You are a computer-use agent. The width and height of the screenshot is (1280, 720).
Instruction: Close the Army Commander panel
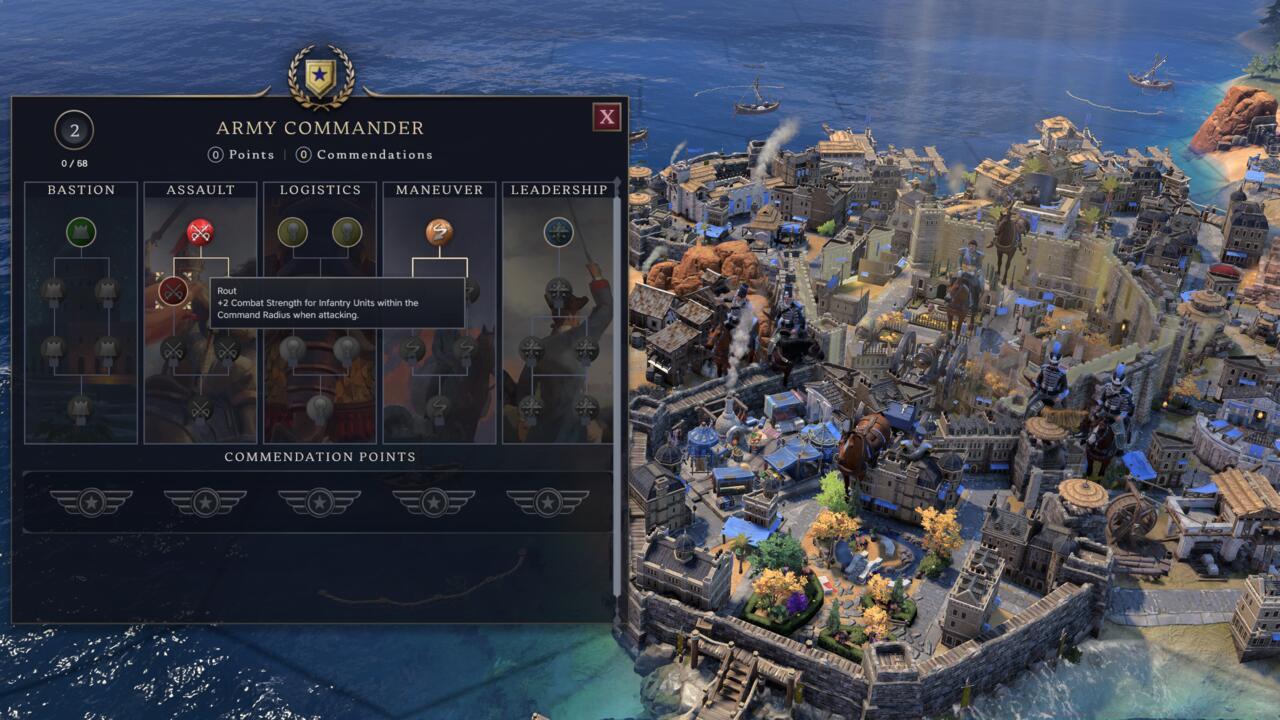coord(607,117)
